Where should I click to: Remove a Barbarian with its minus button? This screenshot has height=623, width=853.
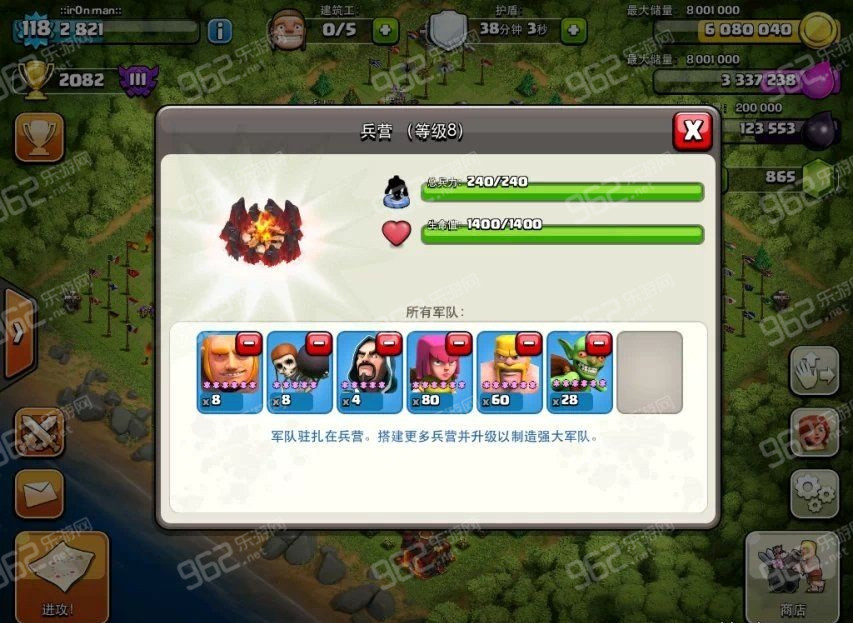529,344
